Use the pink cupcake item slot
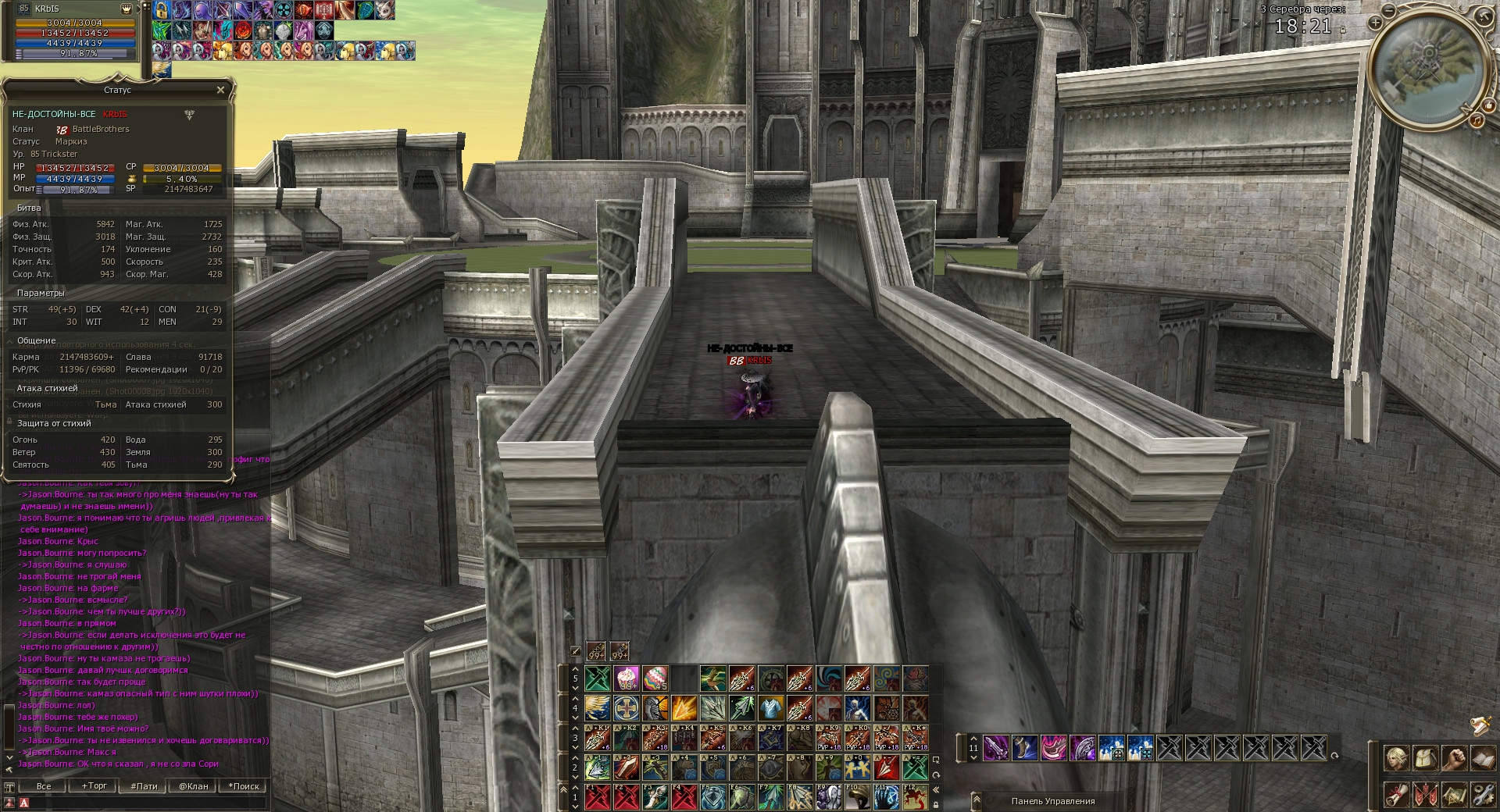Viewport: 1500px width, 812px height. coord(627,678)
